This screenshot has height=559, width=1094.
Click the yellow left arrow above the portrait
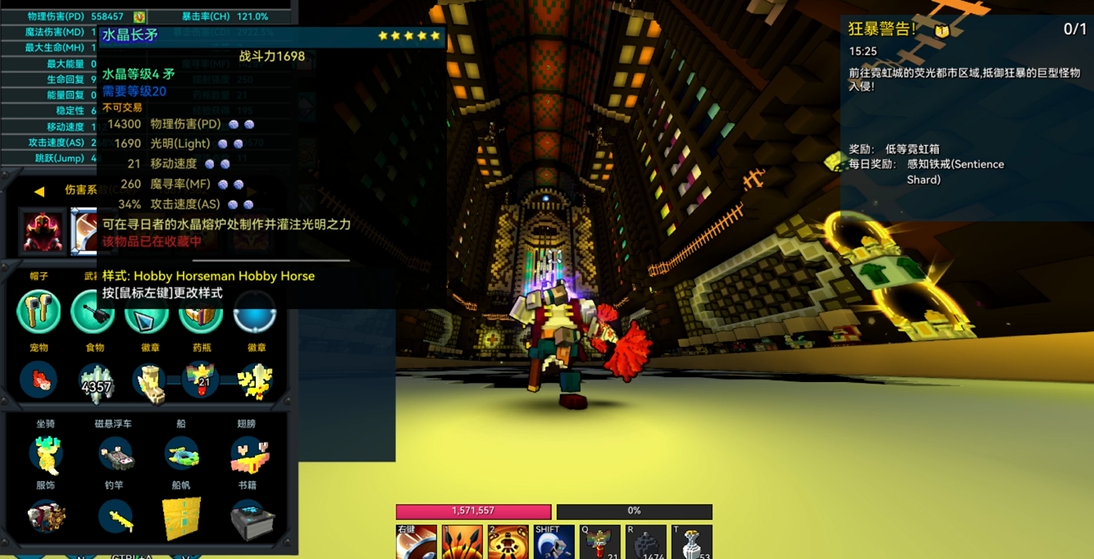[x=39, y=191]
